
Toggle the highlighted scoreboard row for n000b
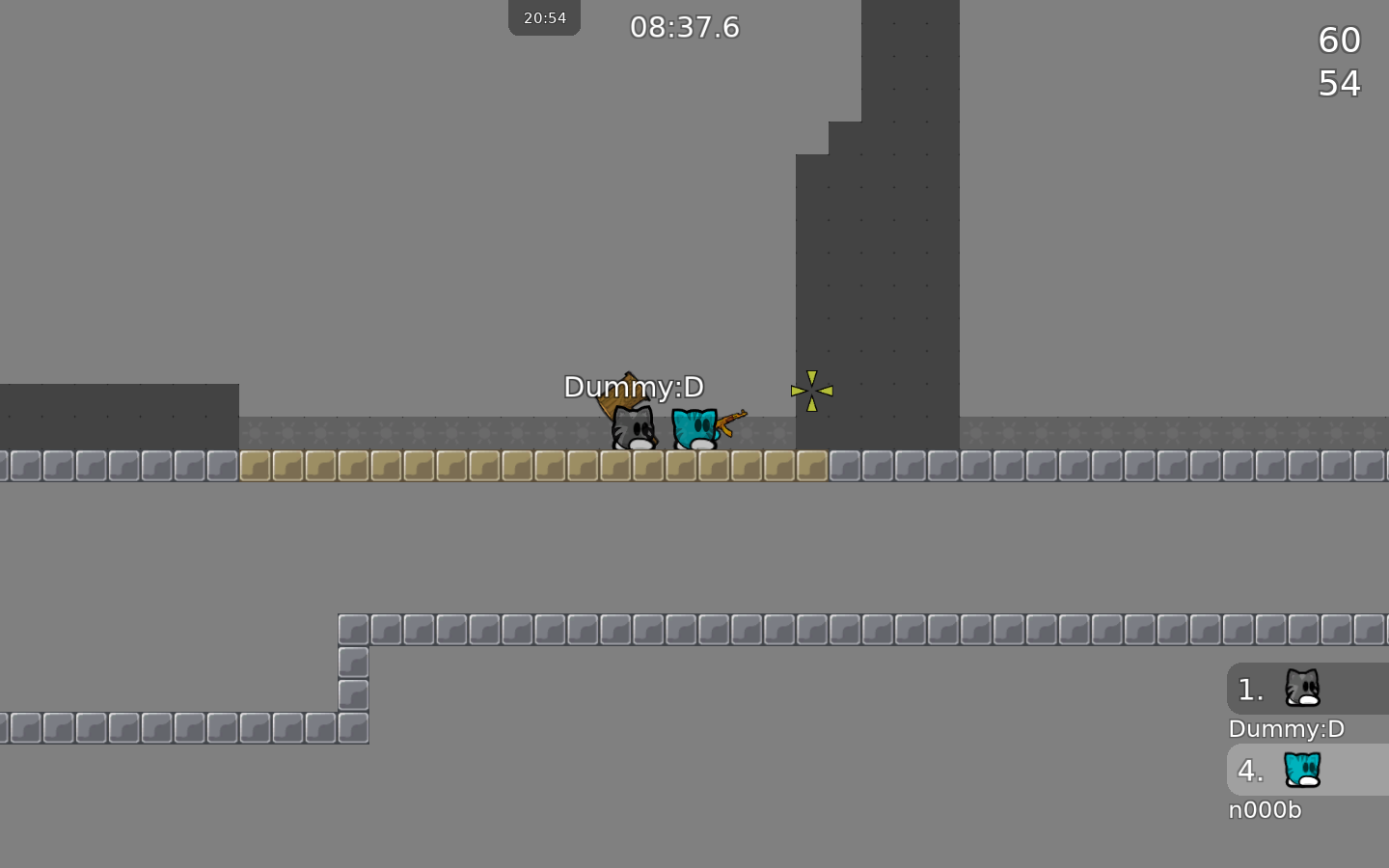pos(1307,770)
